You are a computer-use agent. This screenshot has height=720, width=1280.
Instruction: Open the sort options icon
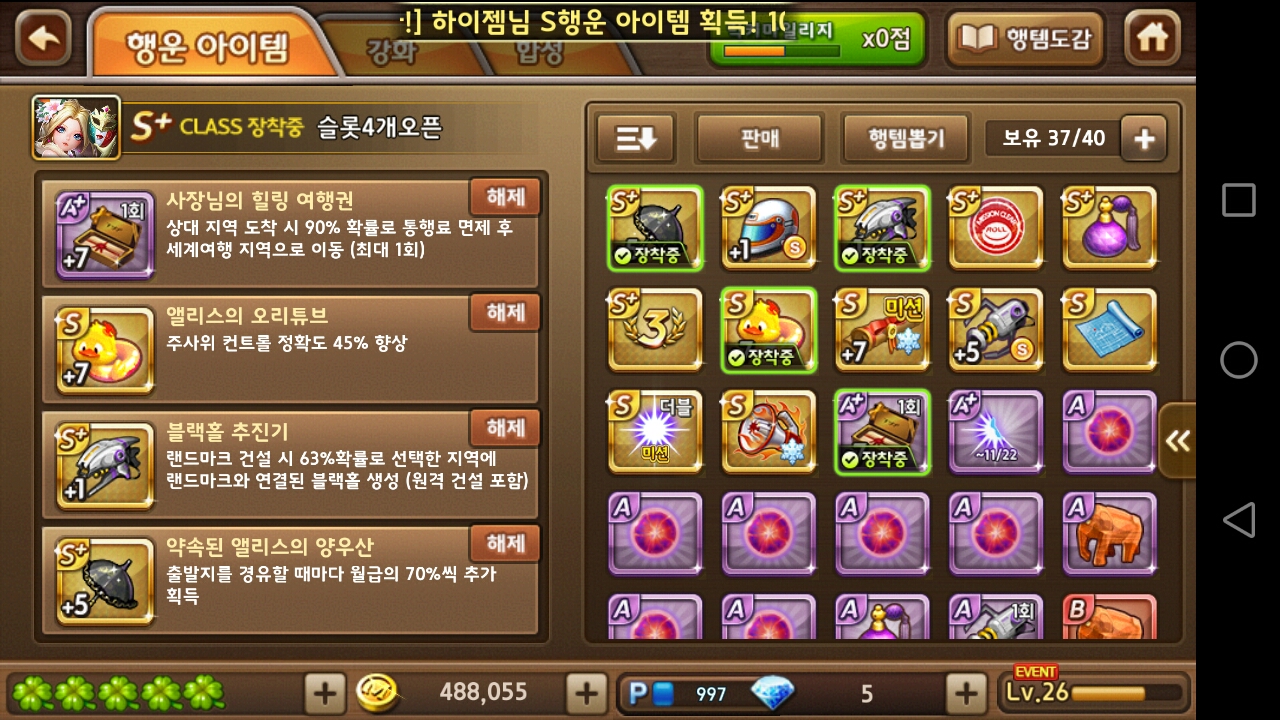pyautogui.click(x=634, y=137)
